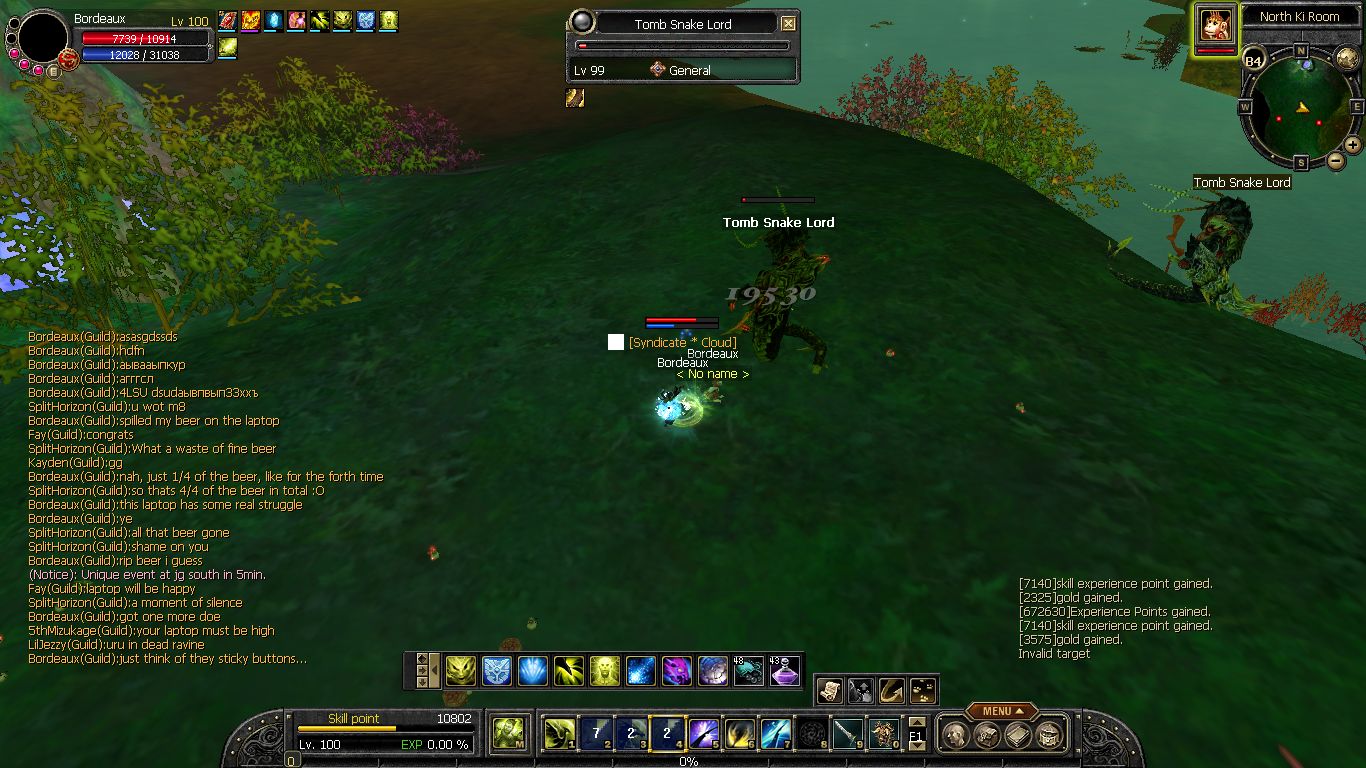1366x768 pixels.
Task: Open the MENU panel
Action: tap(999, 711)
